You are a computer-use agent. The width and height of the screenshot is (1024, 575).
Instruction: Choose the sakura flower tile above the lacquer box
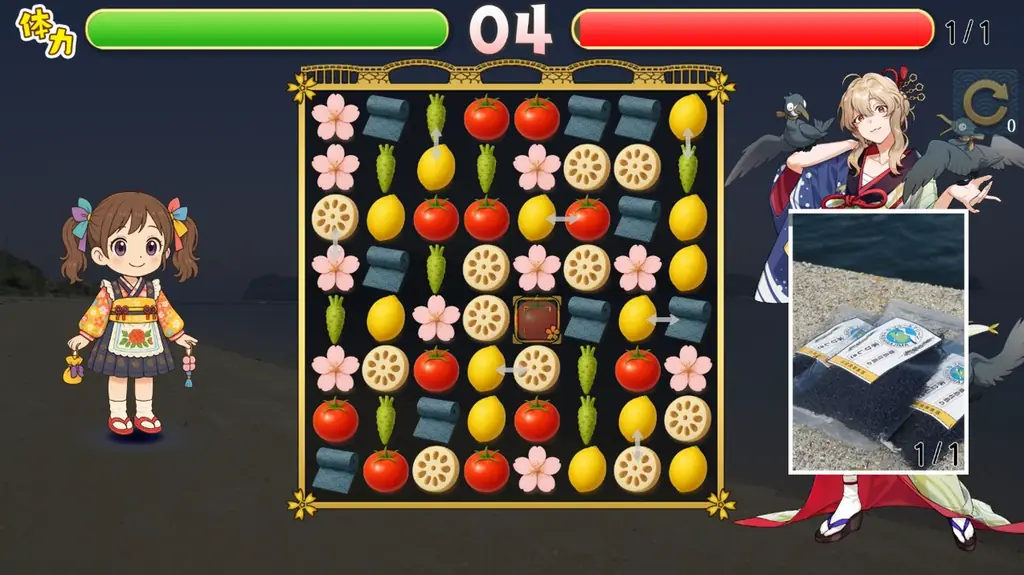[x=537, y=268]
